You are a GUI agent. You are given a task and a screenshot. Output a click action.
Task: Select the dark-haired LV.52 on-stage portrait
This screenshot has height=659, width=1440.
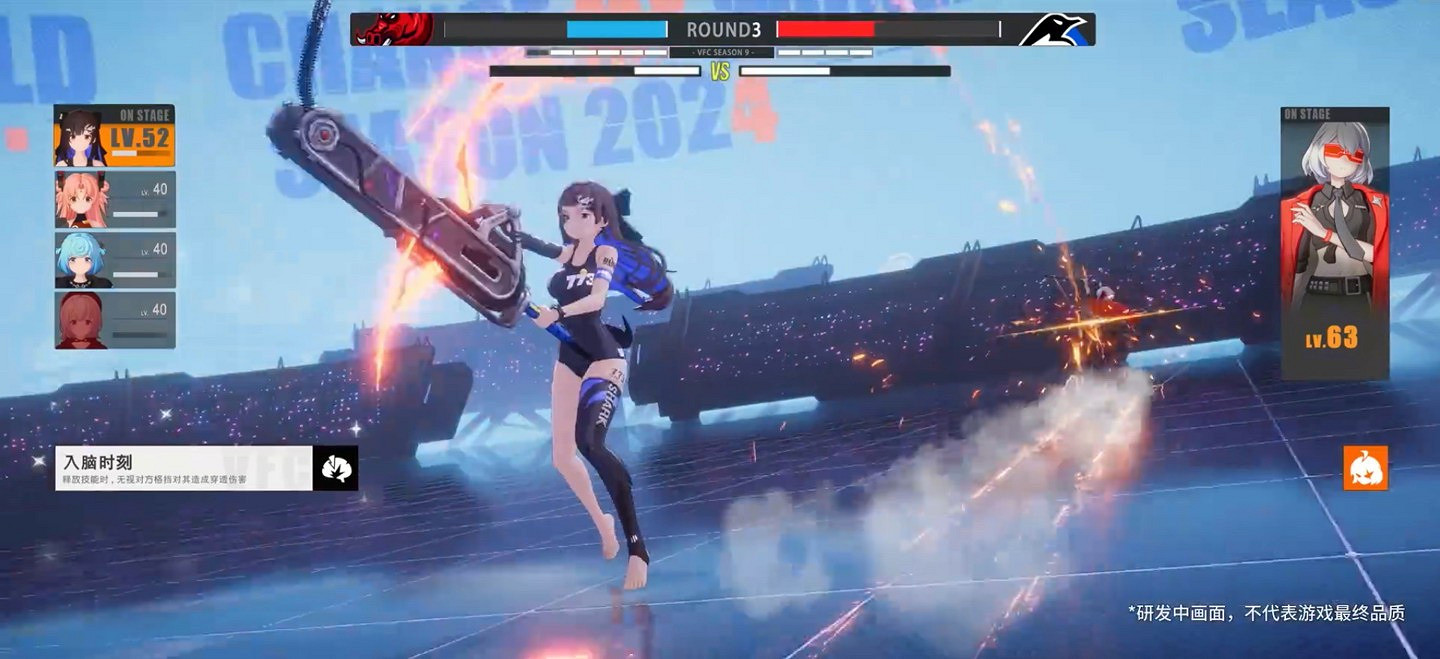[114, 136]
